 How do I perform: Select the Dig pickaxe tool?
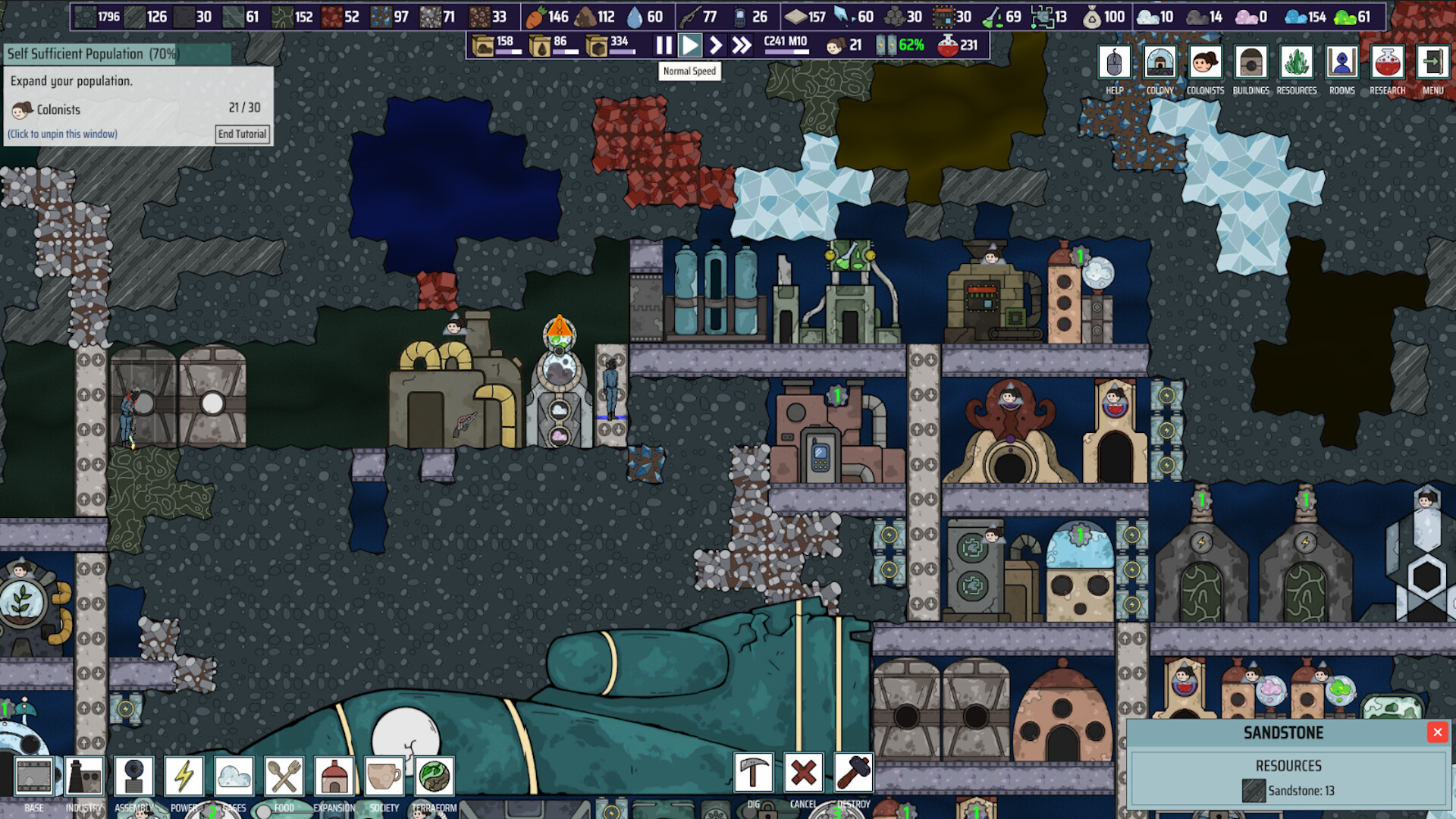752,773
